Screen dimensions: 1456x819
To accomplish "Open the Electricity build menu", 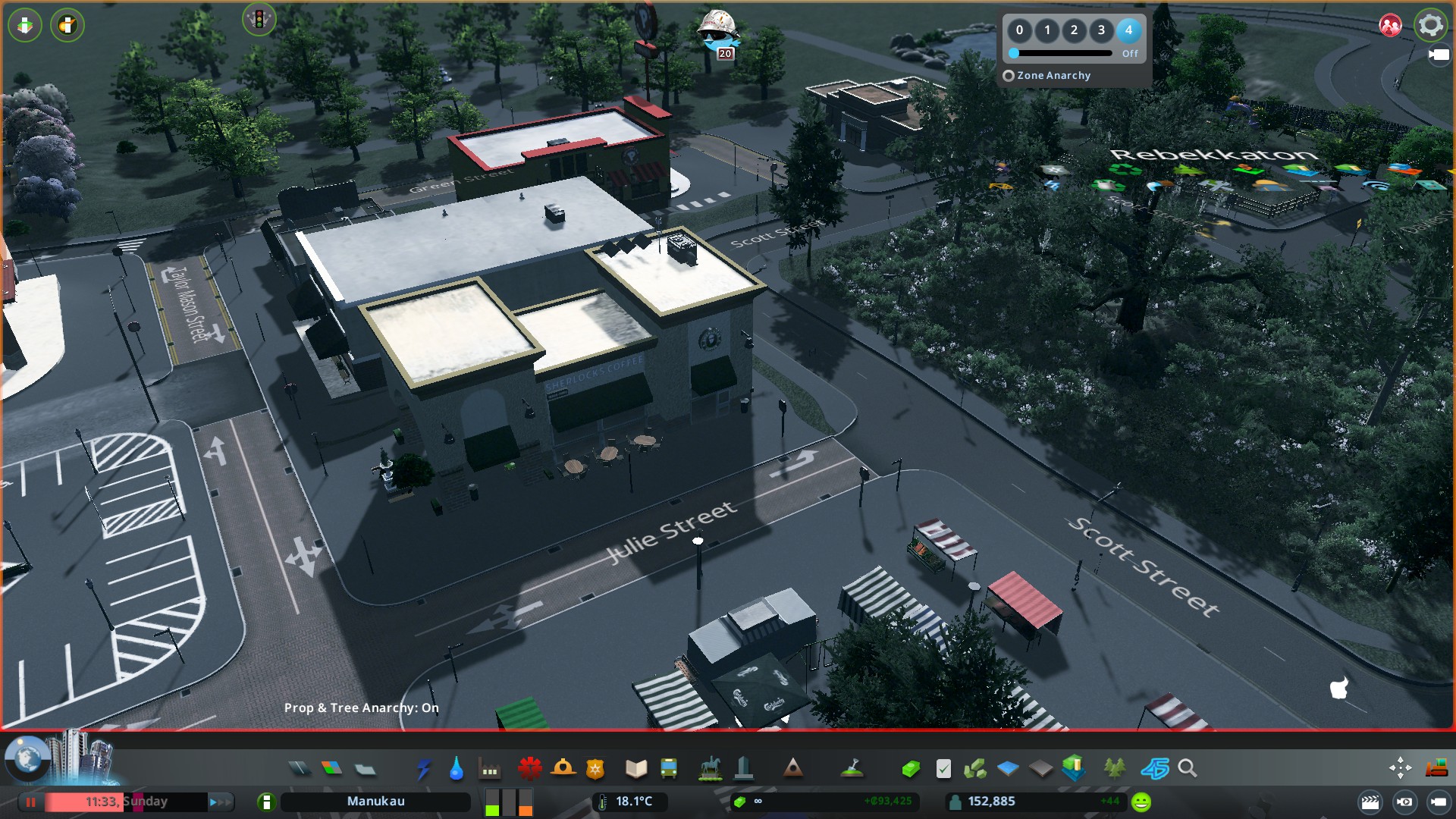I will point(423,769).
